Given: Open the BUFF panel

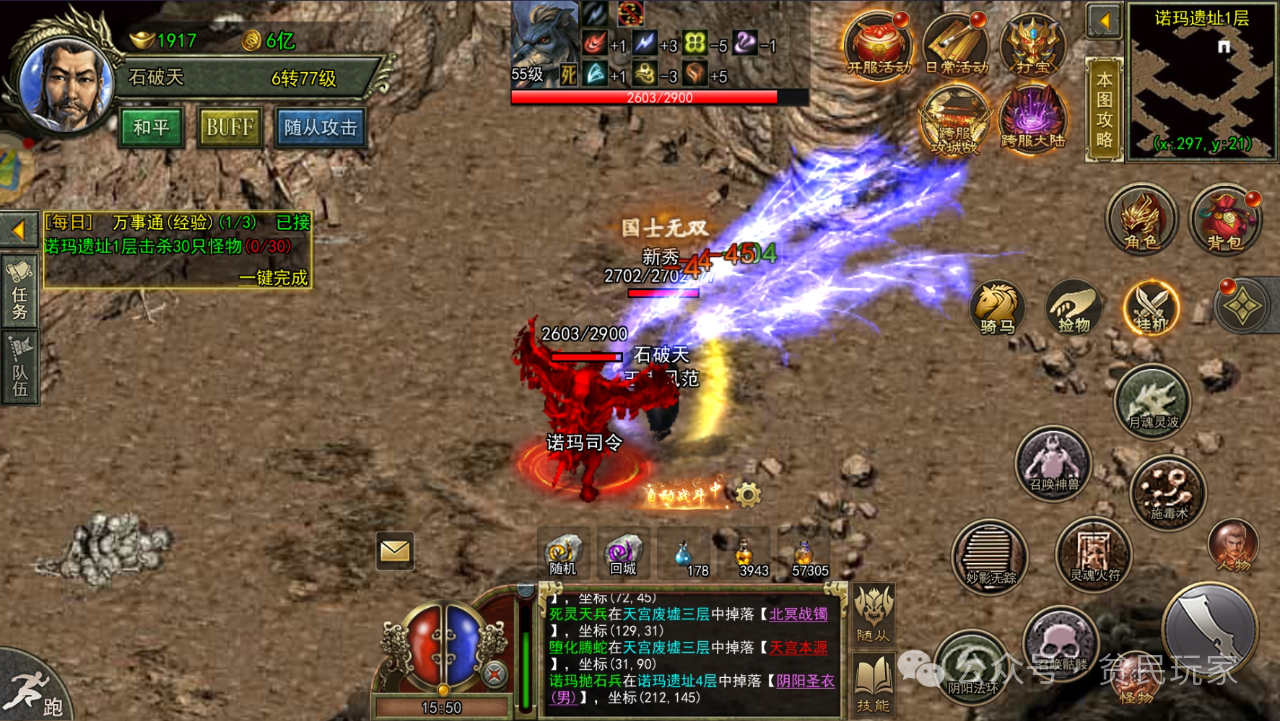Looking at the screenshot, I should click(229, 128).
